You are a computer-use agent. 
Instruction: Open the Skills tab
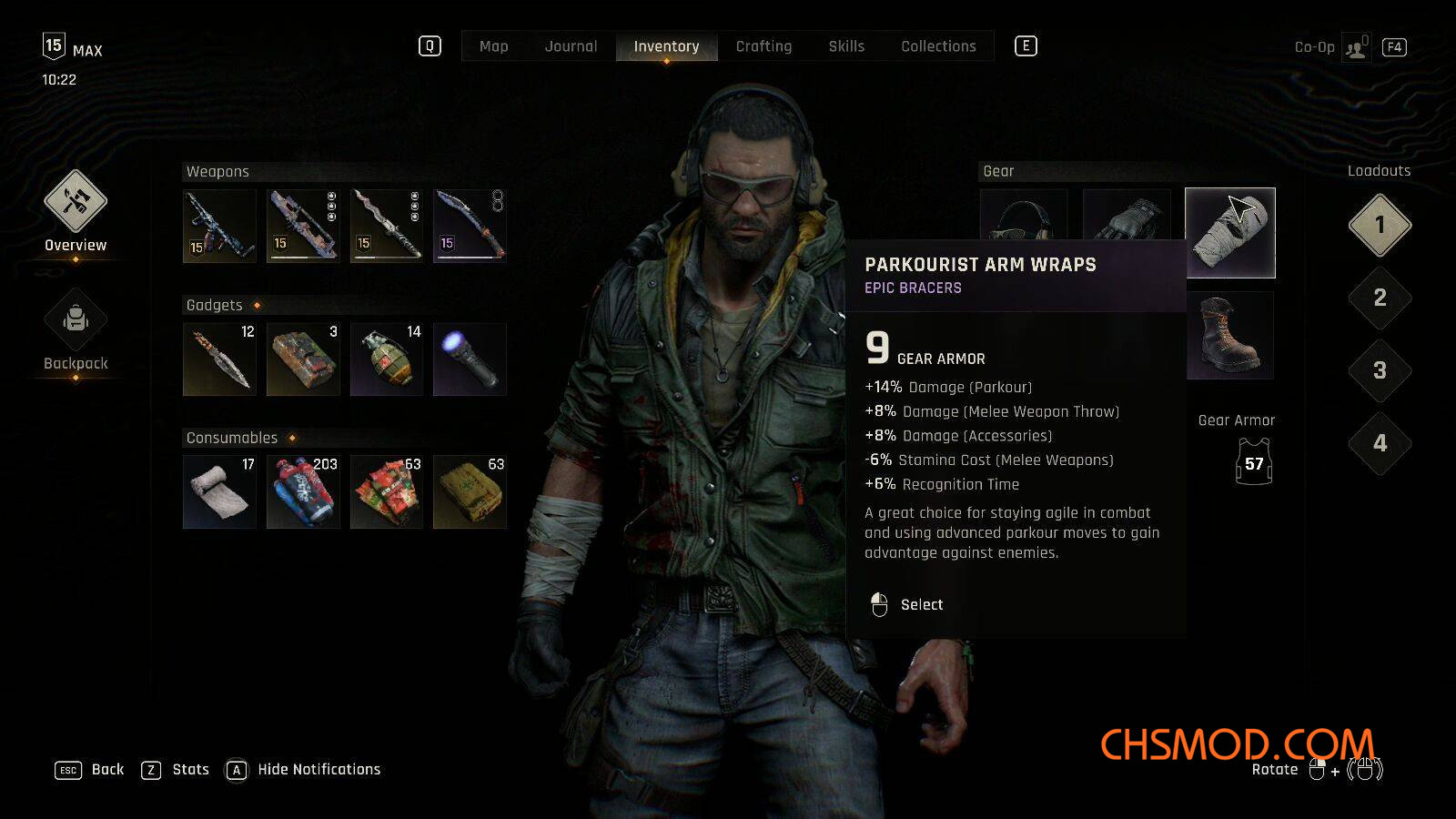[x=846, y=46]
